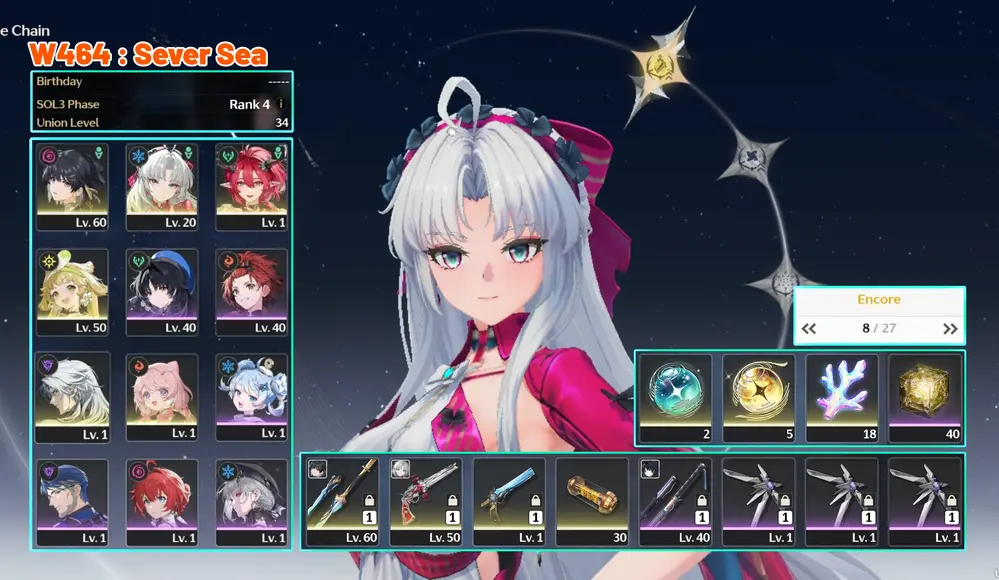Viewport: 999px width, 580px height.
Task: Open the SOL3 Phase Rank info icon
Action: click(281, 104)
